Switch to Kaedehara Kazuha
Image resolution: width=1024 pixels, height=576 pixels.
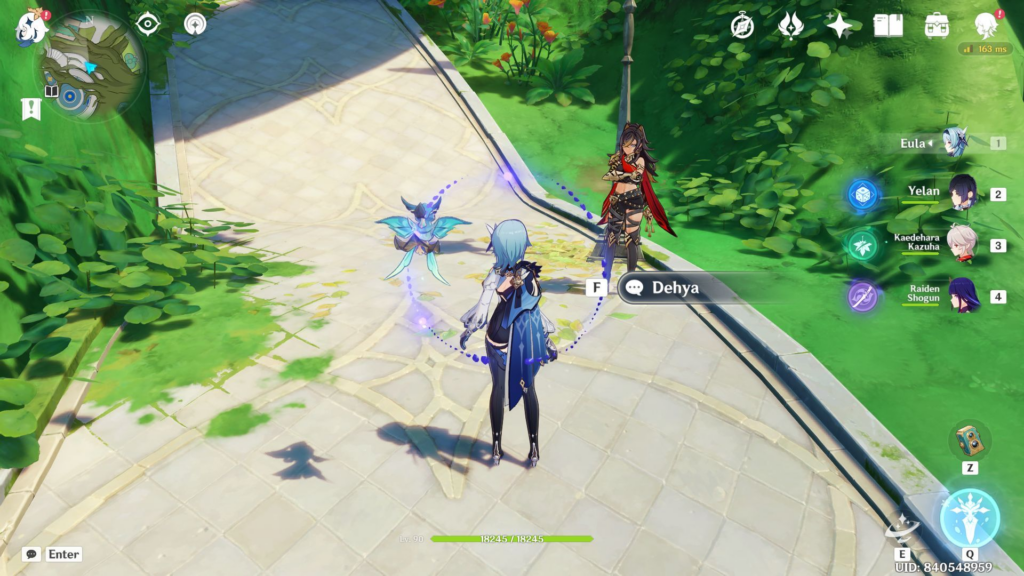click(x=962, y=244)
